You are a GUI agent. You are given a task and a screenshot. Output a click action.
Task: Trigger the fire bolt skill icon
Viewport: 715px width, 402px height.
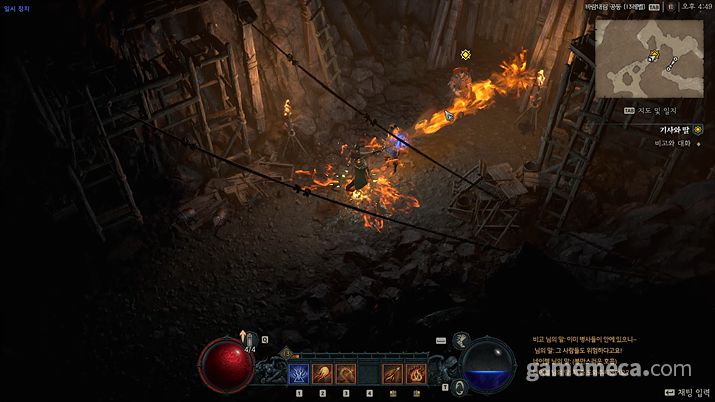(x=392, y=374)
